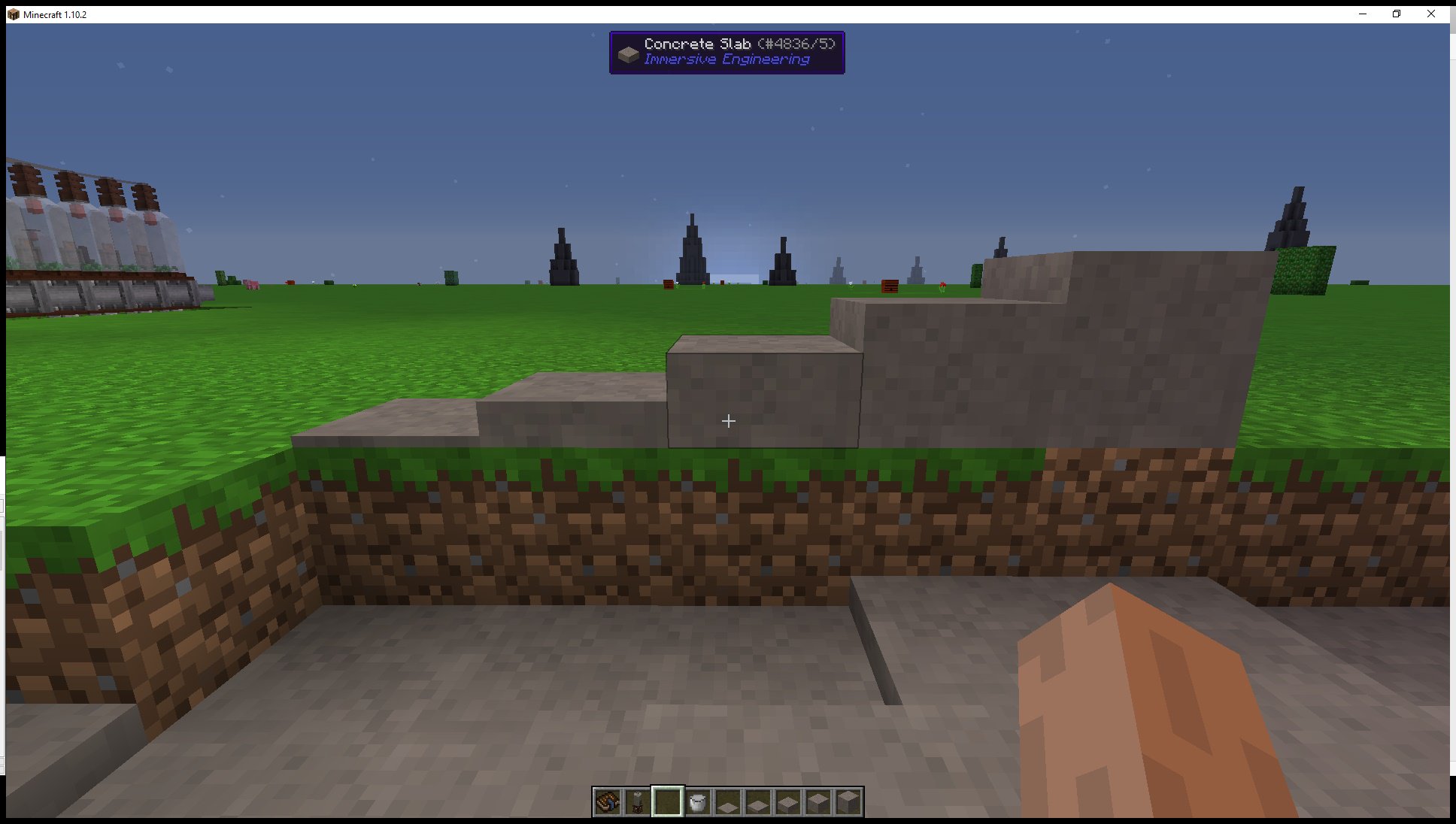Select the milk bucket in the hotbar
This screenshot has width=1456, height=824.
[x=698, y=803]
